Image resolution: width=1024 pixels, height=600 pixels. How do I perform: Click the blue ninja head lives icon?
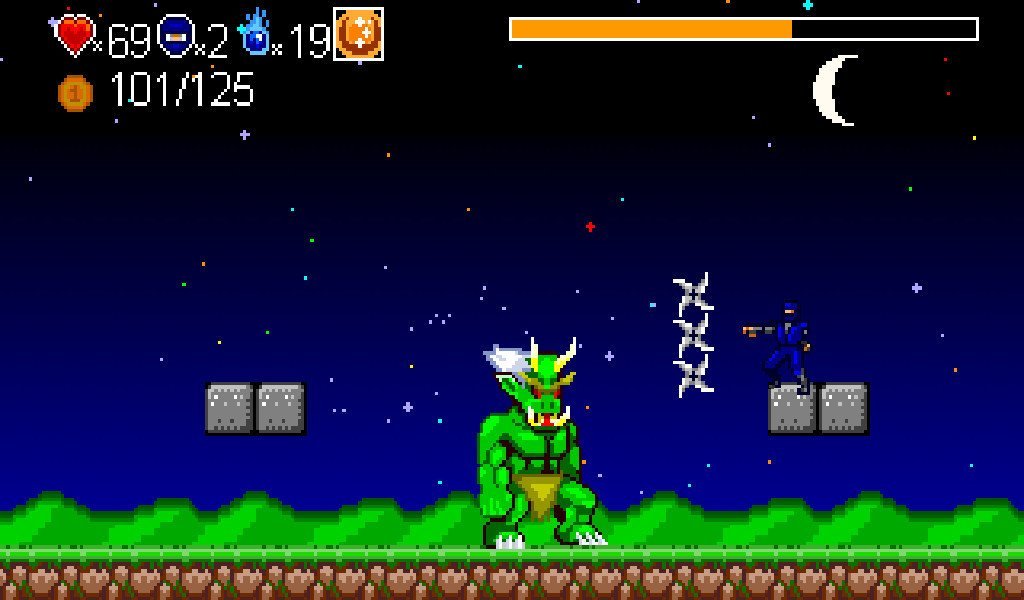pyautogui.click(x=174, y=35)
